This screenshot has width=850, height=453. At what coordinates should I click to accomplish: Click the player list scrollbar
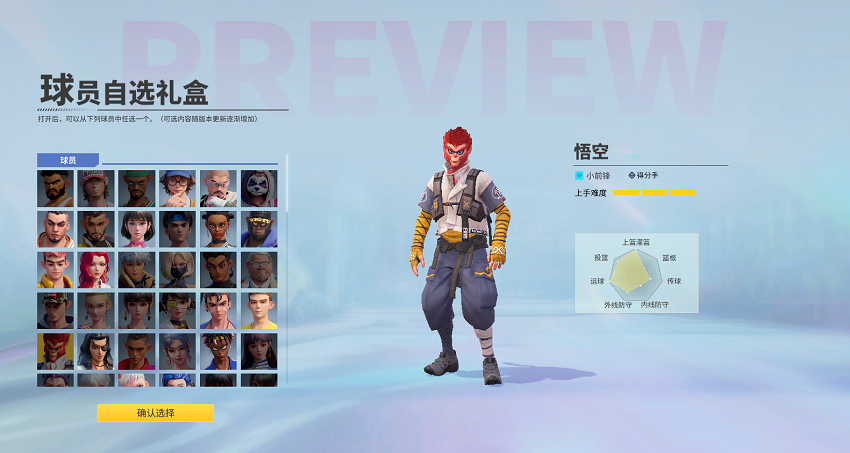click(287, 185)
